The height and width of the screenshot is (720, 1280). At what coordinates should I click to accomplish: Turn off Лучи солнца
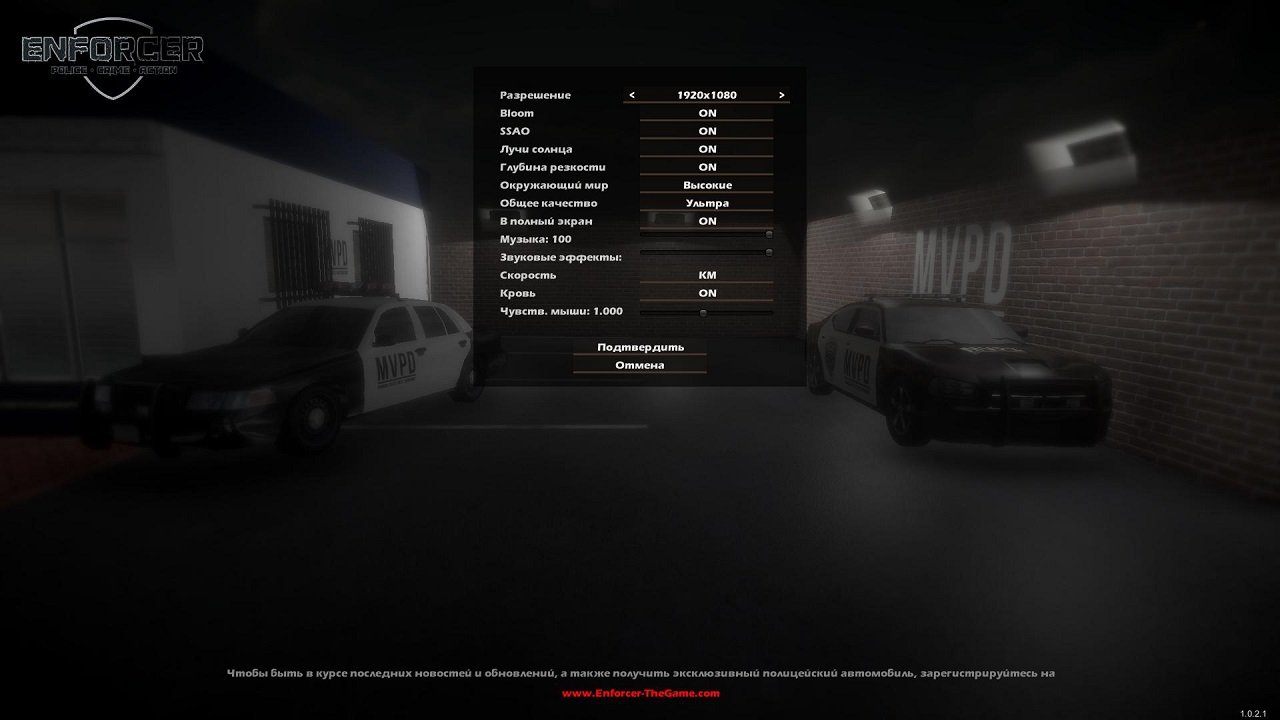point(706,148)
